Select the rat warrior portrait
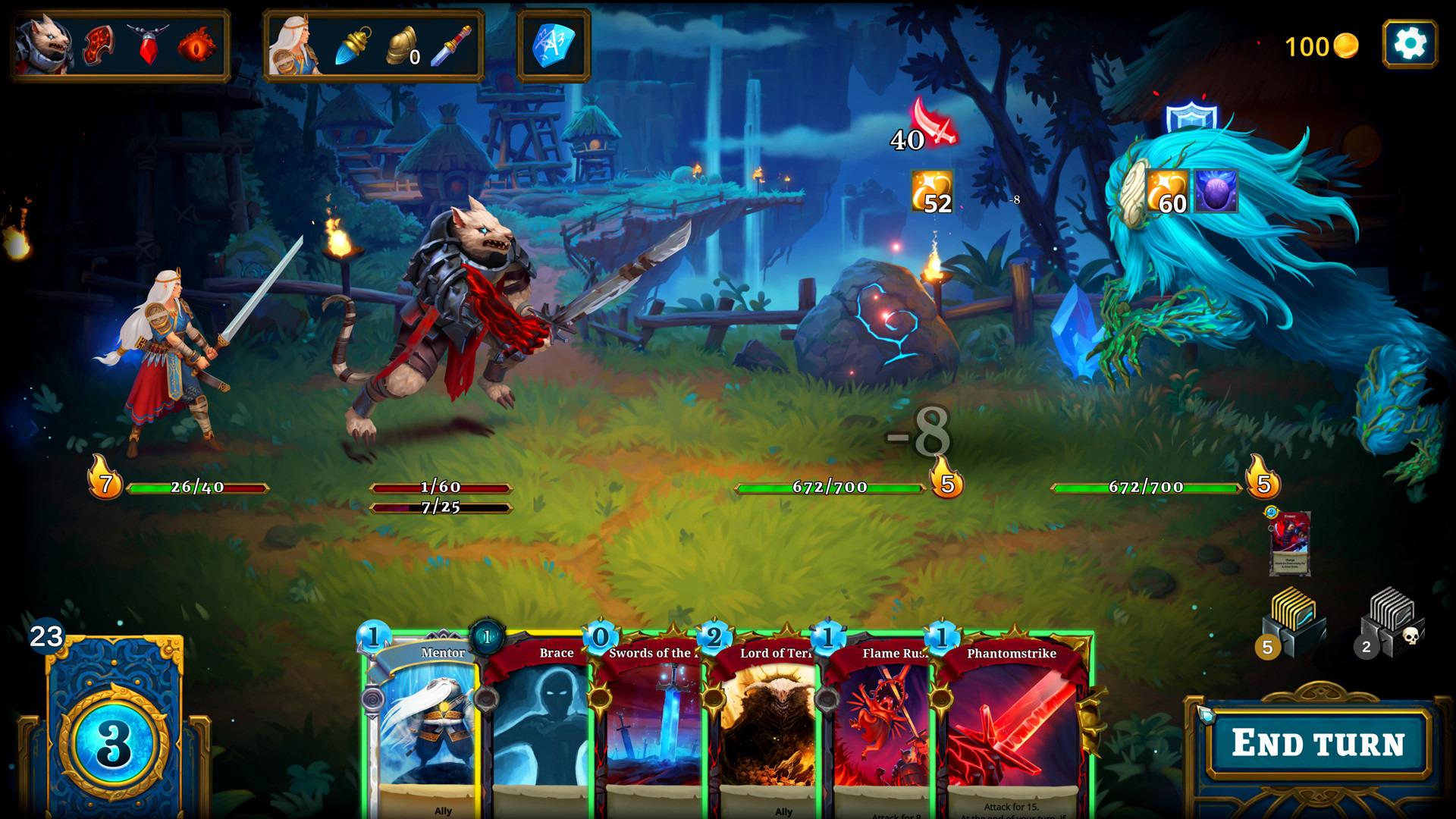 pyautogui.click(x=45, y=45)
